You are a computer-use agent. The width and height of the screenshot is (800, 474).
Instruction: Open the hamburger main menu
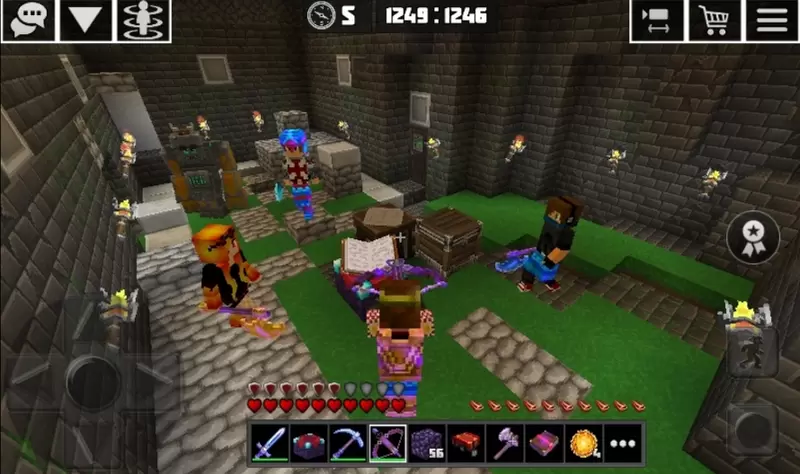click(x=771, y=20)
